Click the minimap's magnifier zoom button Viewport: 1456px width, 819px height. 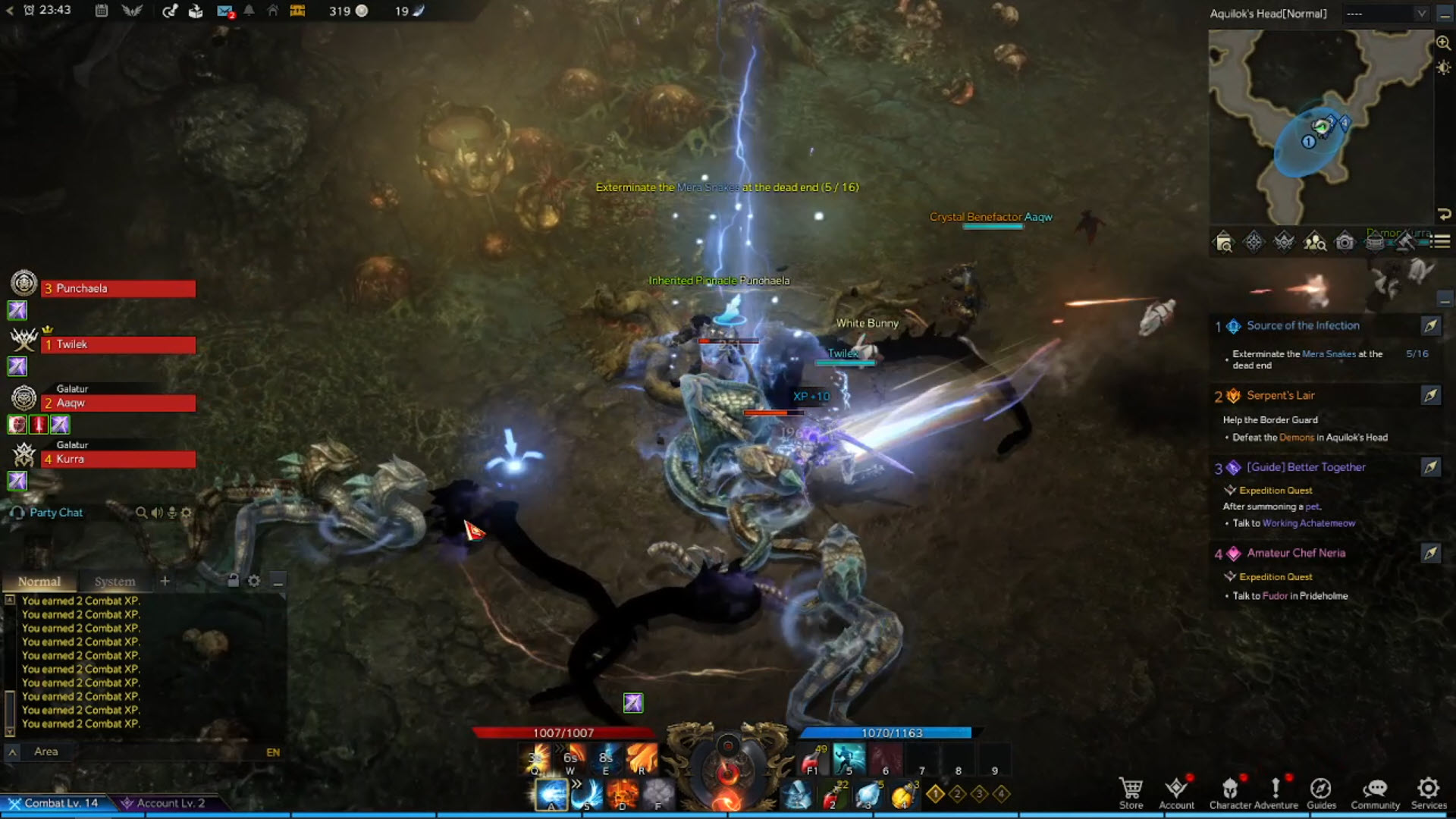point(1443,43)
